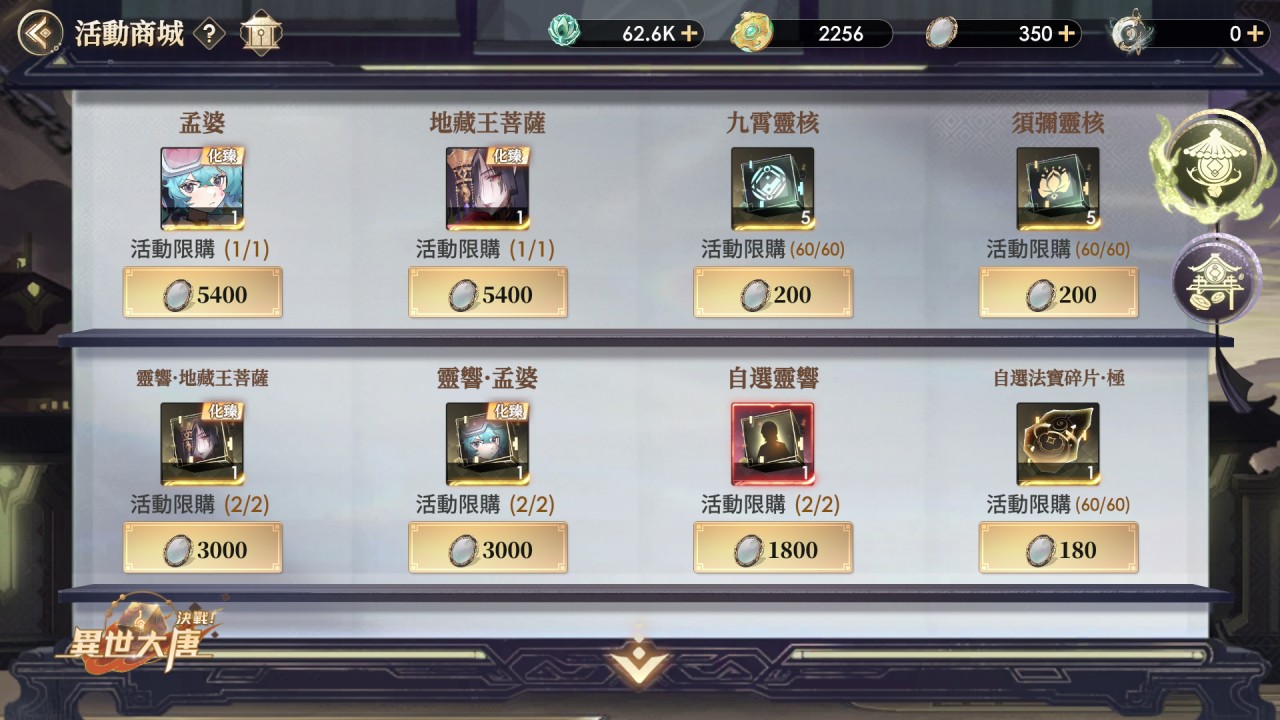The image size is (1280, 720).
Task: Buy 靈響·地藏王菩薩 for 3000
Action: point(203,549)
